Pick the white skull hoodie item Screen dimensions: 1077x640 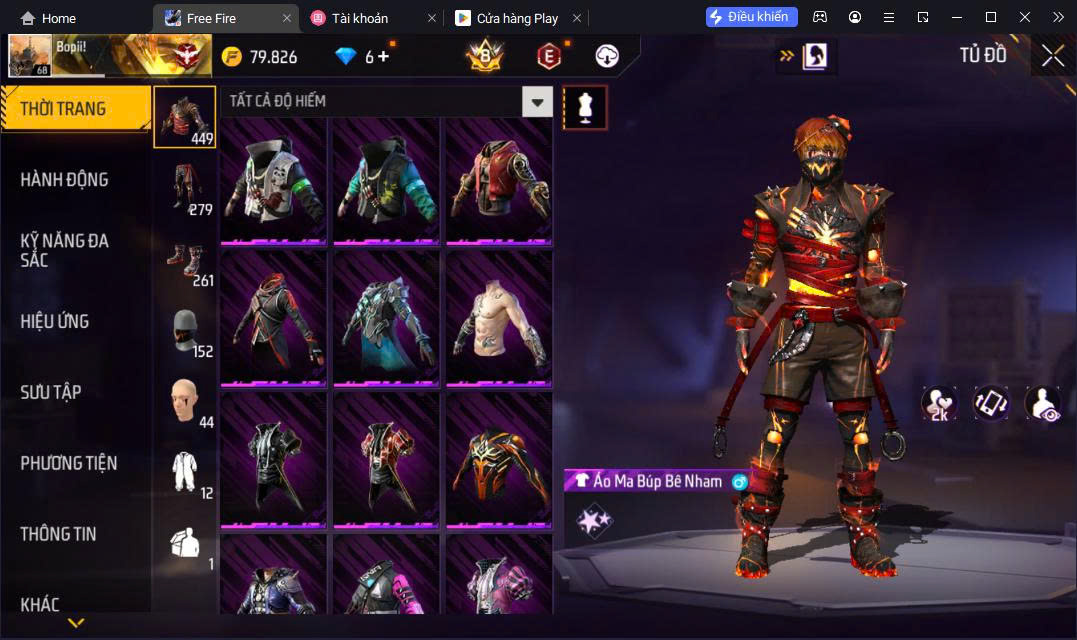coord(274,180)
